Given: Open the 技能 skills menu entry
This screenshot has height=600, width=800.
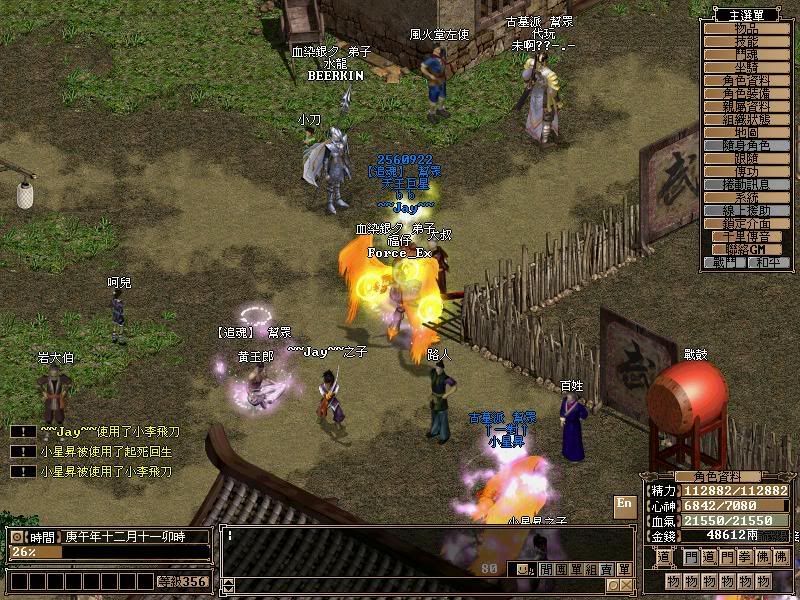Looking at the screenshot, I should point(747,43).
